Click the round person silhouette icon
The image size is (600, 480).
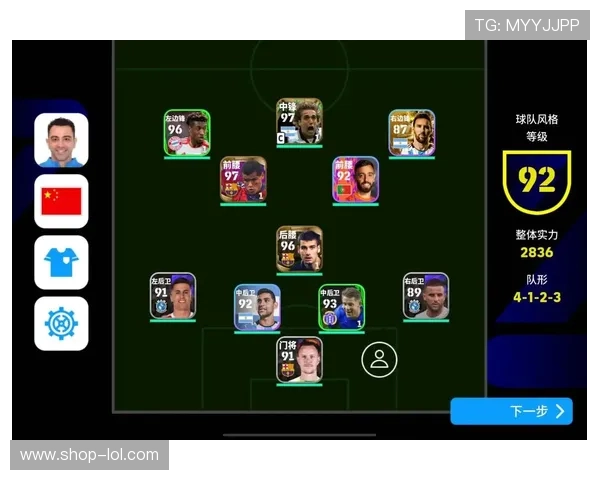click(x=379, y=360)
